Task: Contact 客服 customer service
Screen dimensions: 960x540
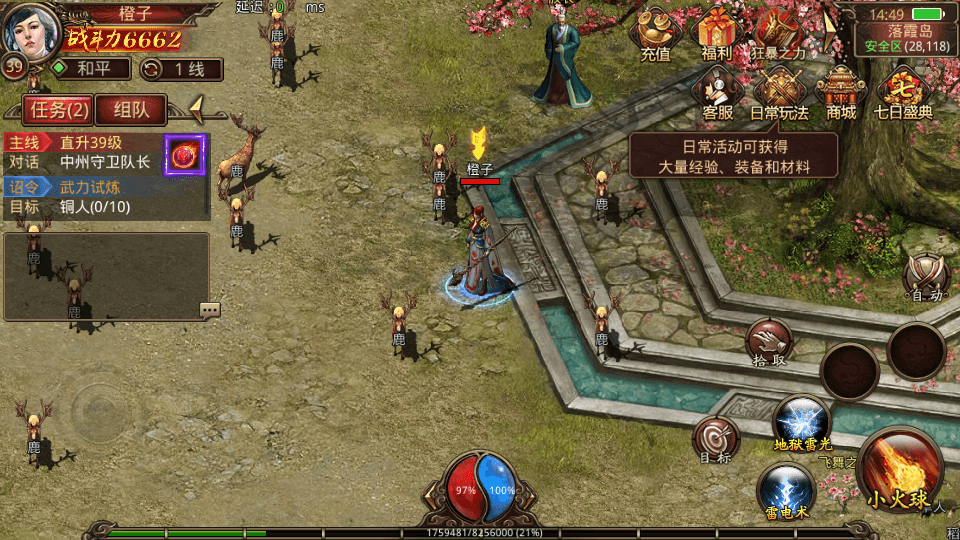Action: (x=718, y=92)
